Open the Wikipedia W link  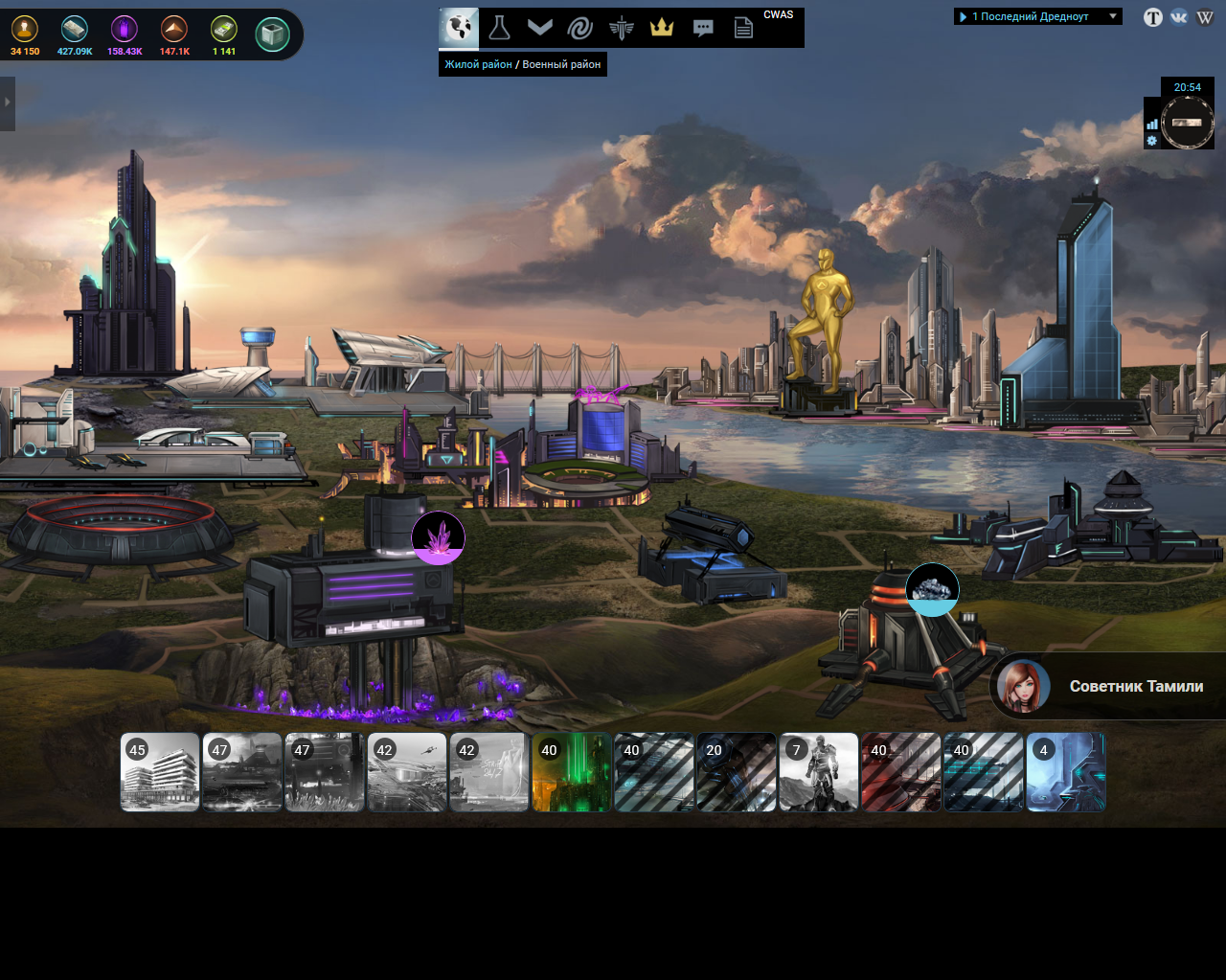click(x=1205, y=17)
